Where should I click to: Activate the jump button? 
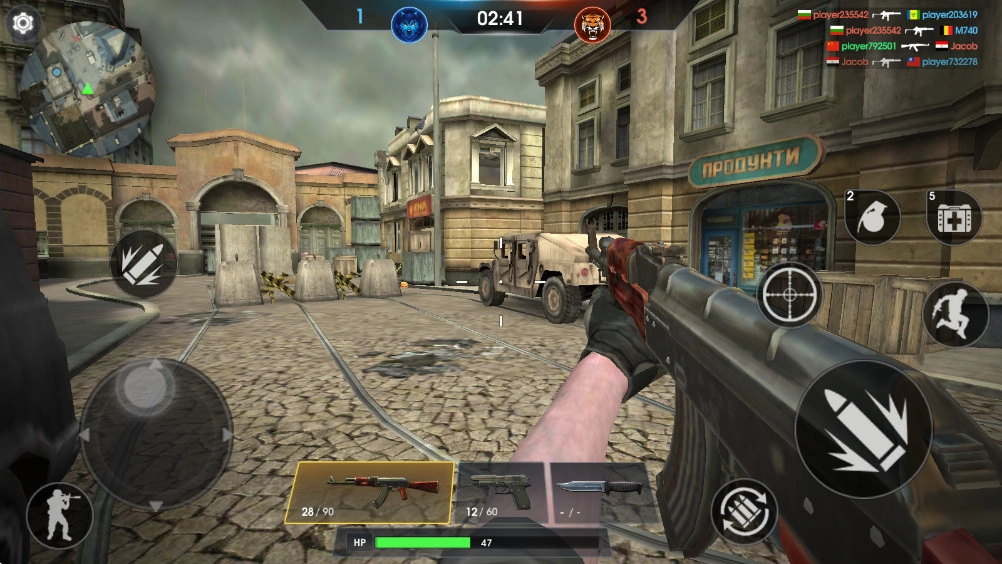click(955, 314)
